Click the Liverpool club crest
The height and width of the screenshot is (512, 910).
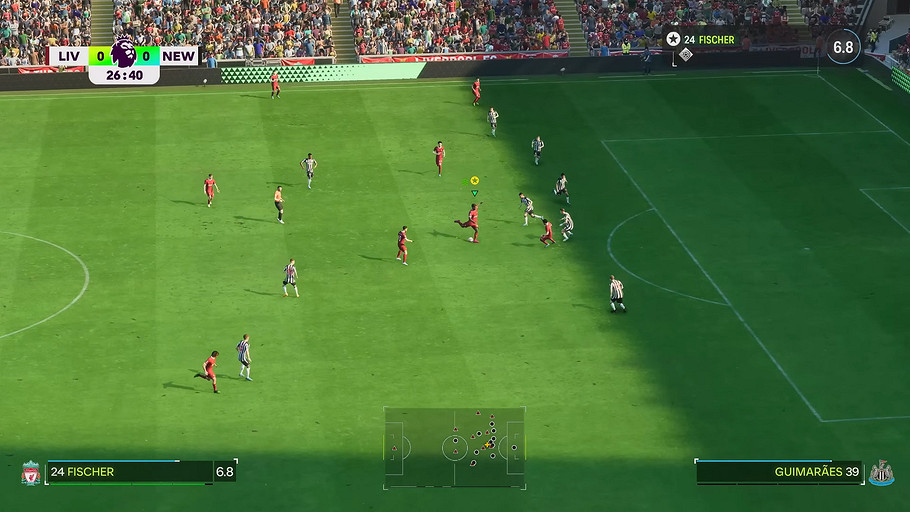(x=31, y=473)
